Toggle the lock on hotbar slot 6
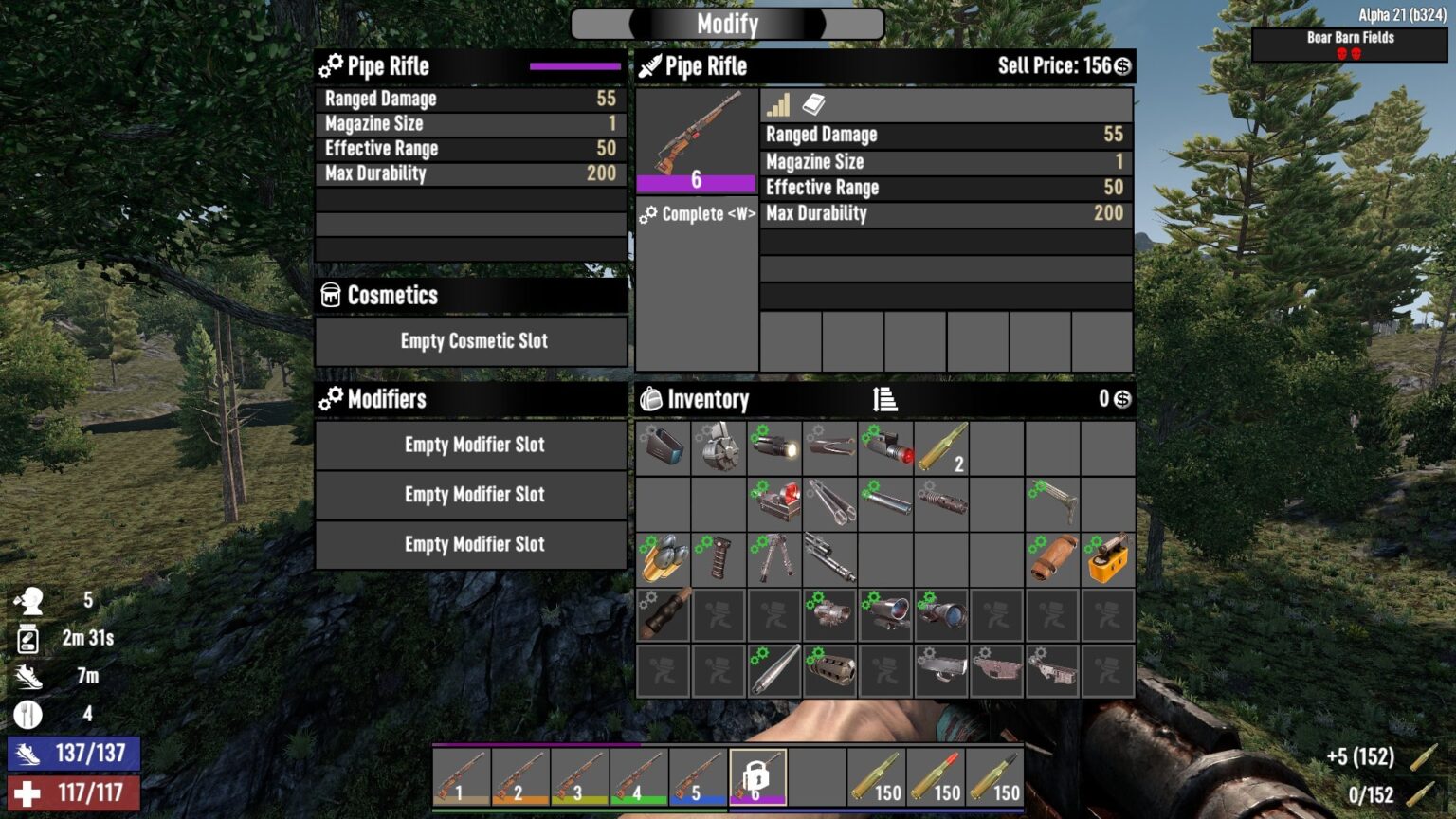1456x819 pixels. click(758, 775)
